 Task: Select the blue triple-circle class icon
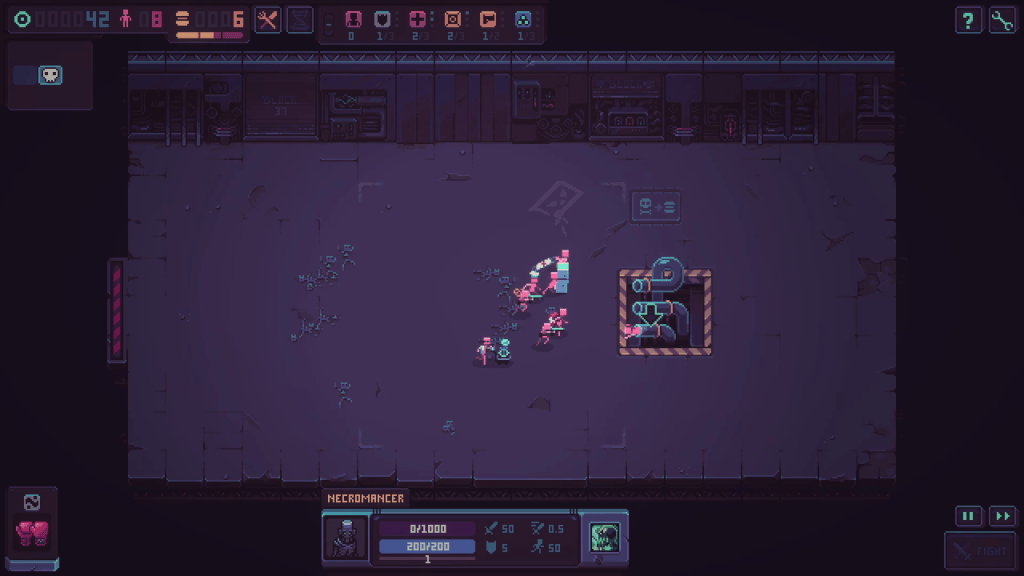tap(523, 19)
